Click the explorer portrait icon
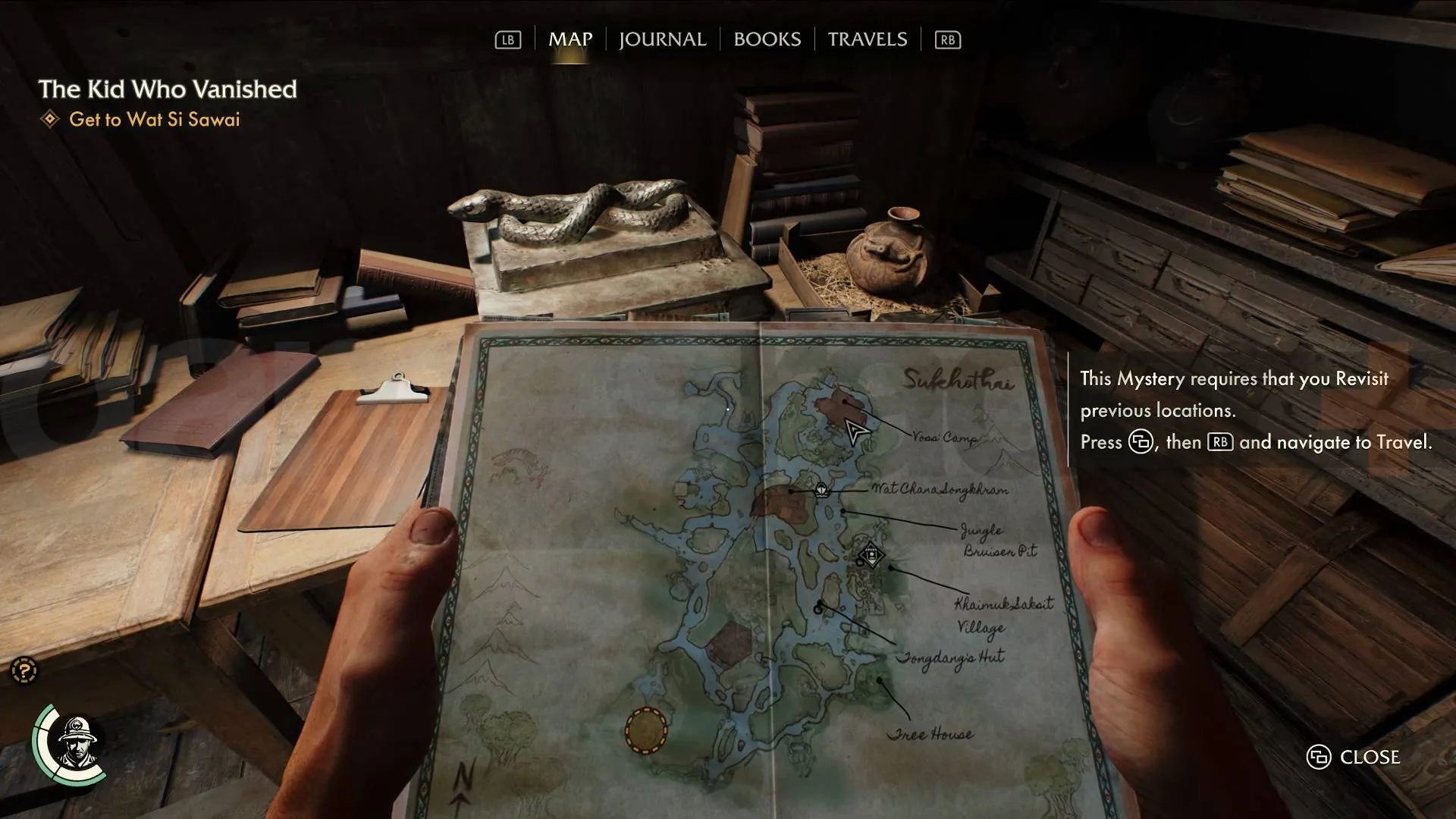This screenshot has height=819, width=1456. pyautogui.click(x=74, y=743)
